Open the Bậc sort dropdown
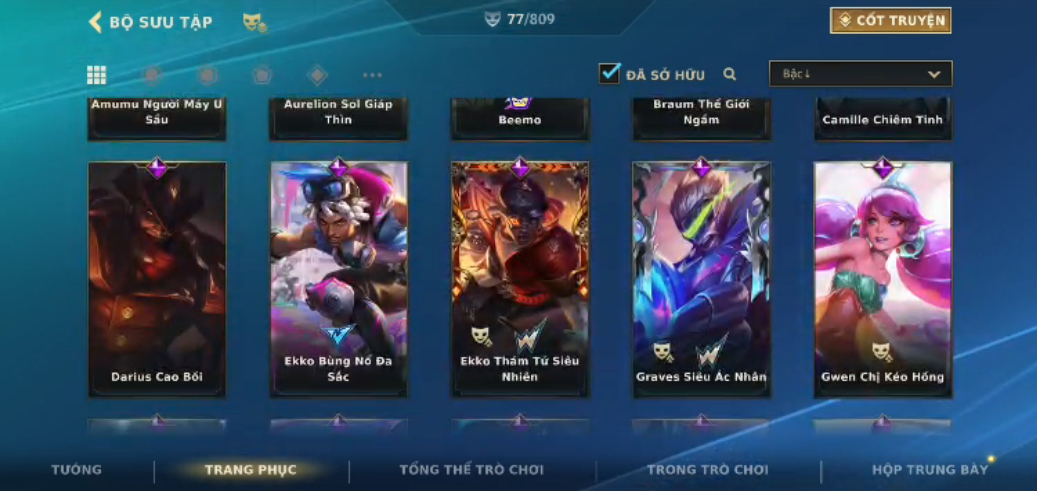The width and height of the screenshot is (1037, 491). (860, 74)
